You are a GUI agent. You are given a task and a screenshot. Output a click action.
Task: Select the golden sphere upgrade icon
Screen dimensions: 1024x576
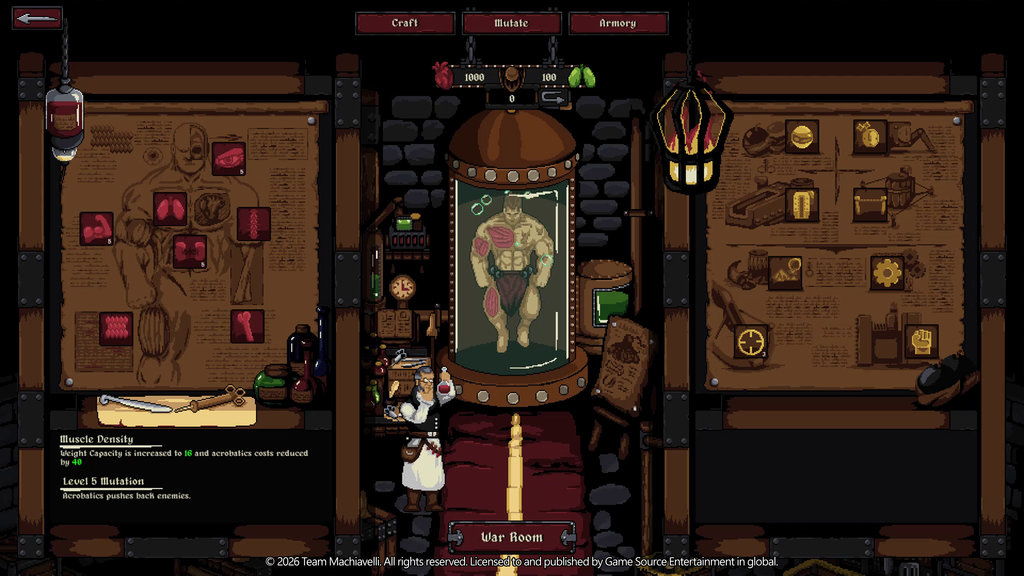(x=801, y=136)
